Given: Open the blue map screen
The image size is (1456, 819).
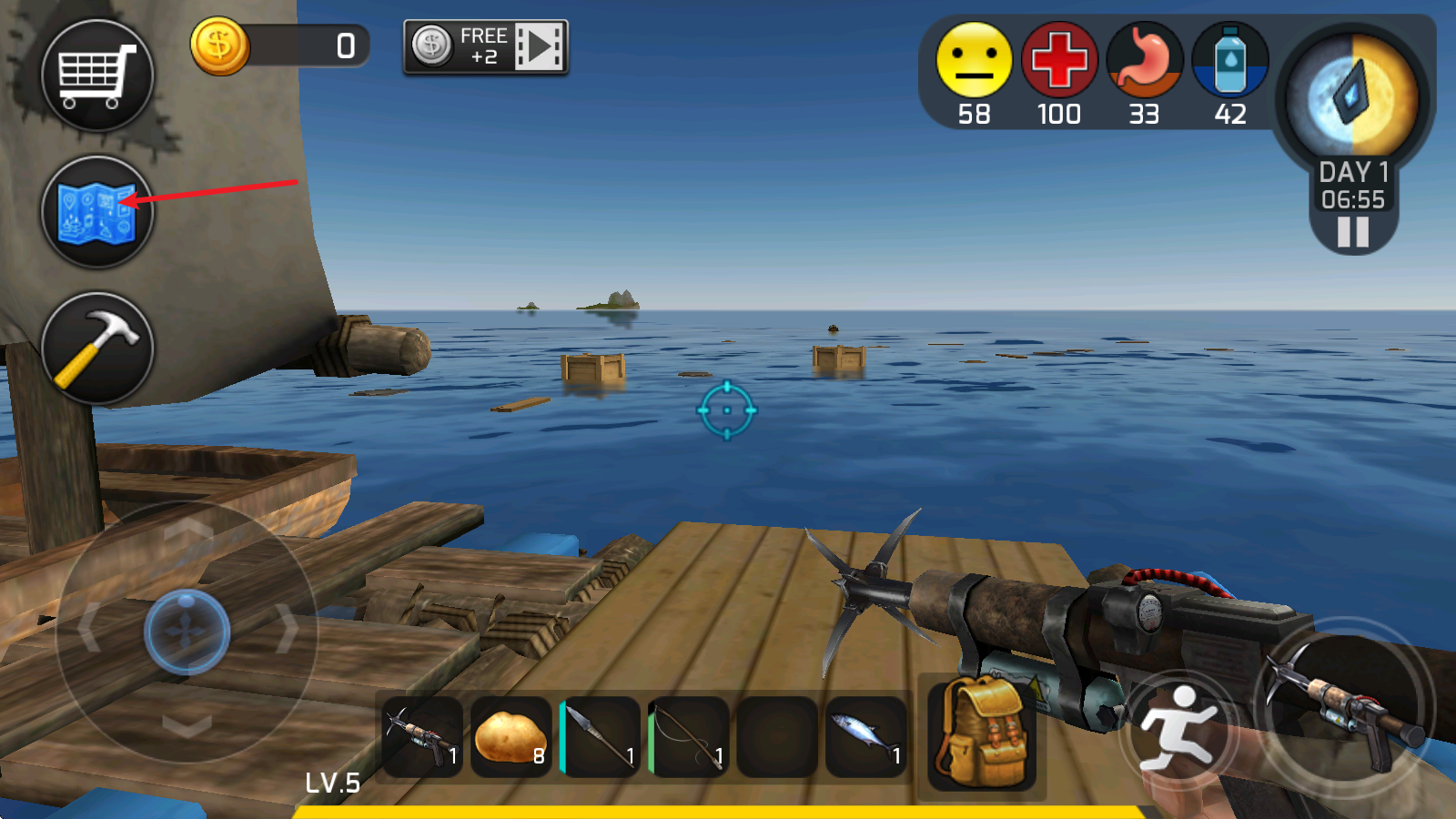Looking at the screenshot, I should click(x=97, y=212).
